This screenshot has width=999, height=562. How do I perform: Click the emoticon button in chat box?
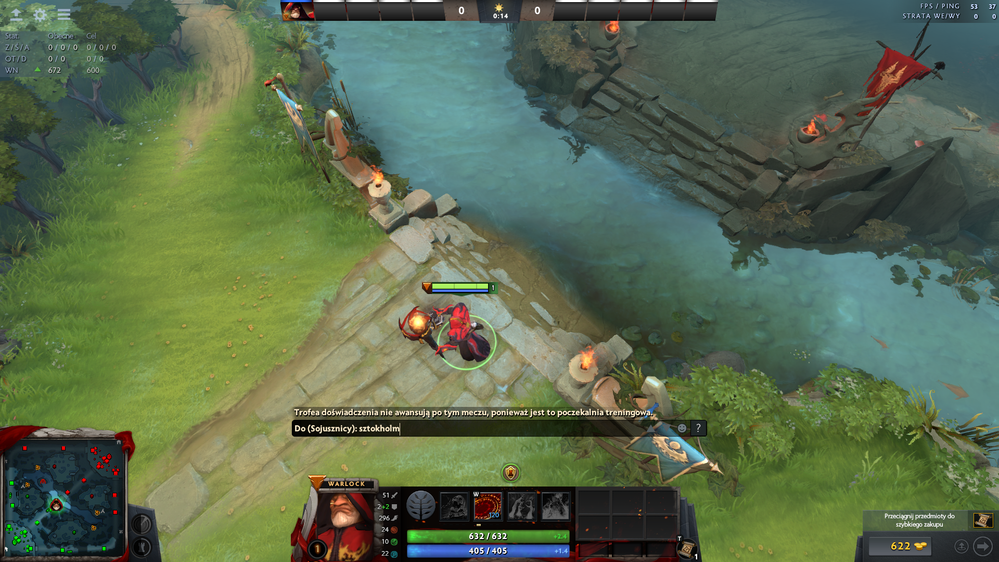pyautogui.click(x=682, y=428)
